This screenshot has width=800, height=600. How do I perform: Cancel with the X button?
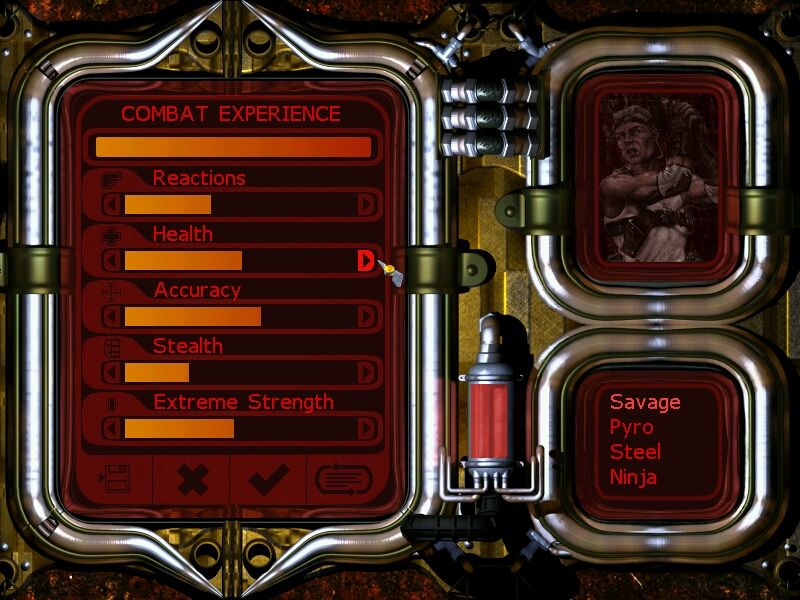click(191, 480)
